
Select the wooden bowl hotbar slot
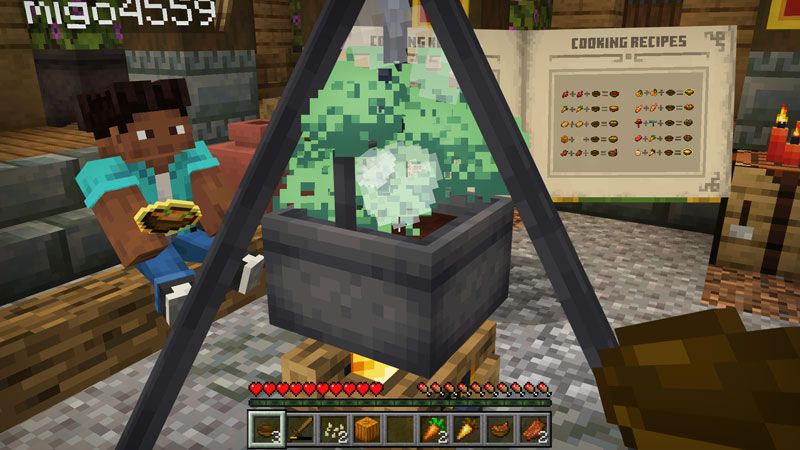(265, 430)
